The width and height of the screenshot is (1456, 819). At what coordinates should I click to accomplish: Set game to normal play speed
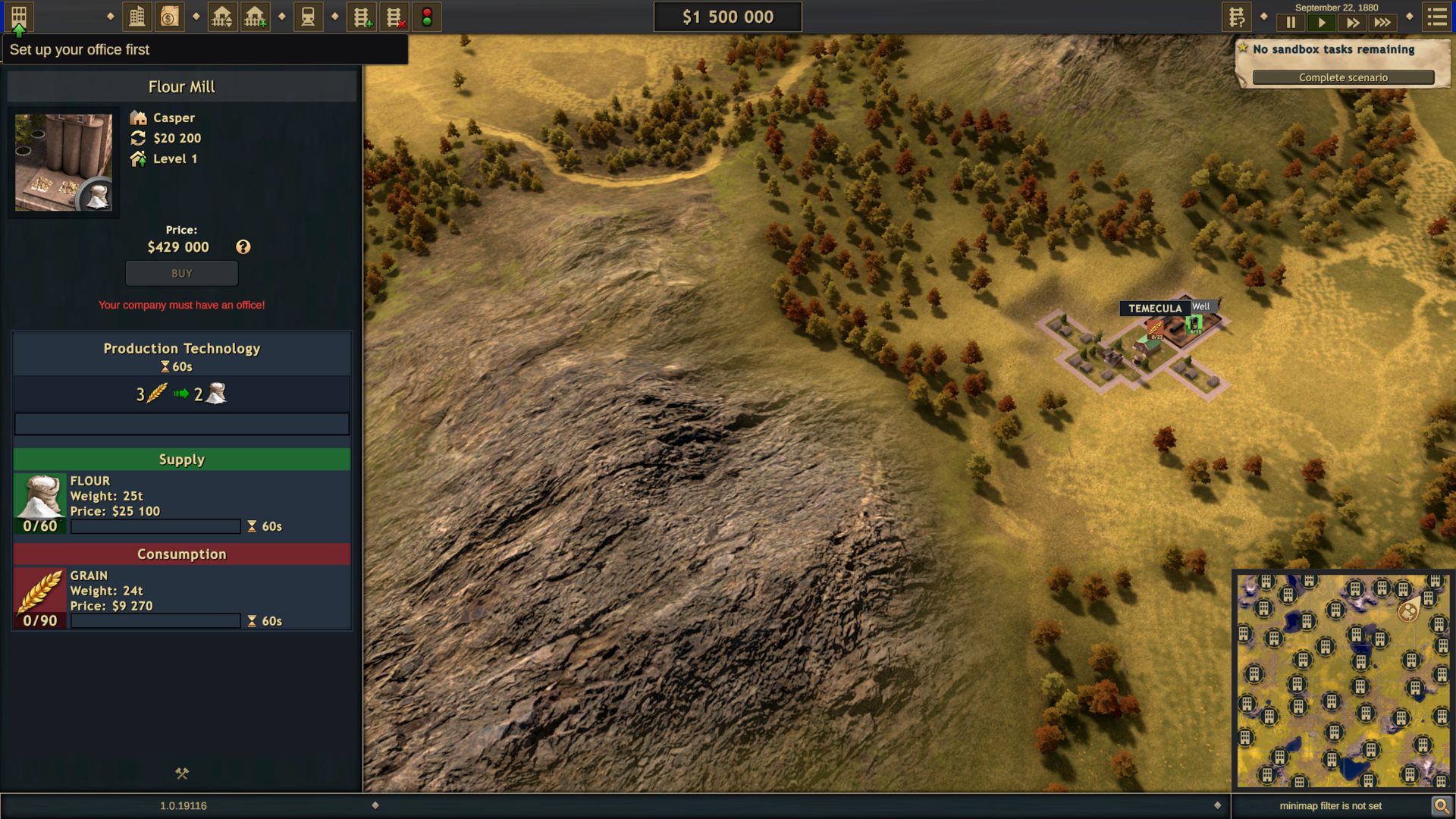click(x=1322, y=23)
